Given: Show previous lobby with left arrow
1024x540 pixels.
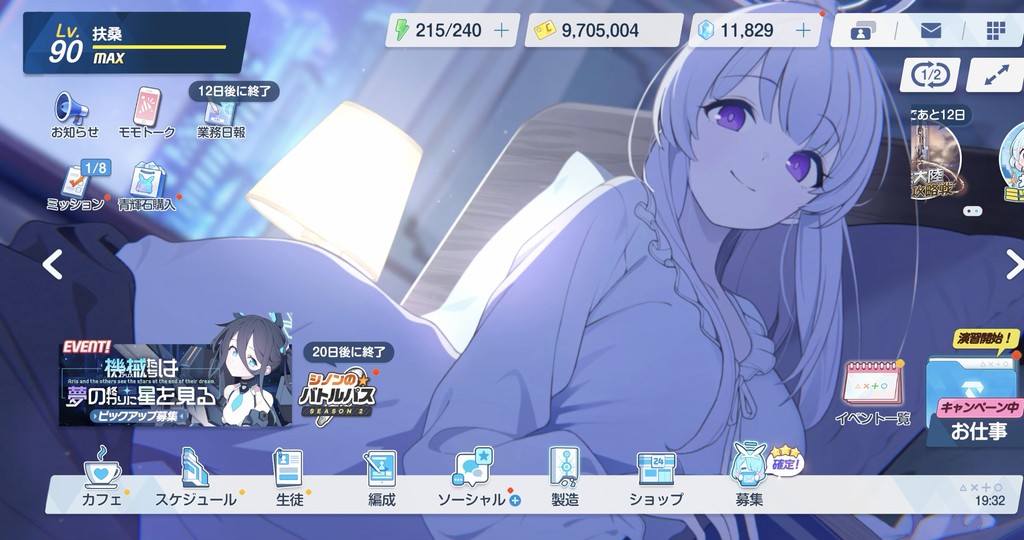Looking at the screenshot, I should click(x=52, y=264).
